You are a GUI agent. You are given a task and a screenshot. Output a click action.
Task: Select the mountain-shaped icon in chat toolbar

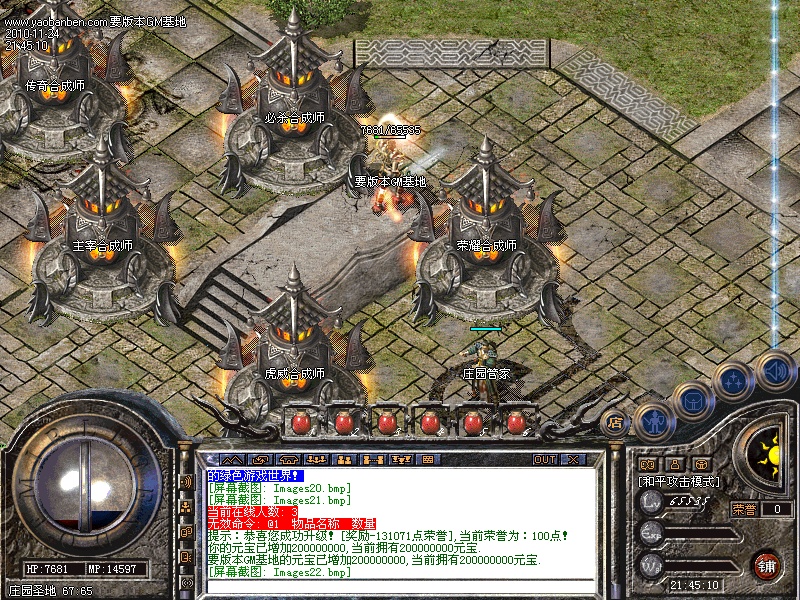pos(232,459)
